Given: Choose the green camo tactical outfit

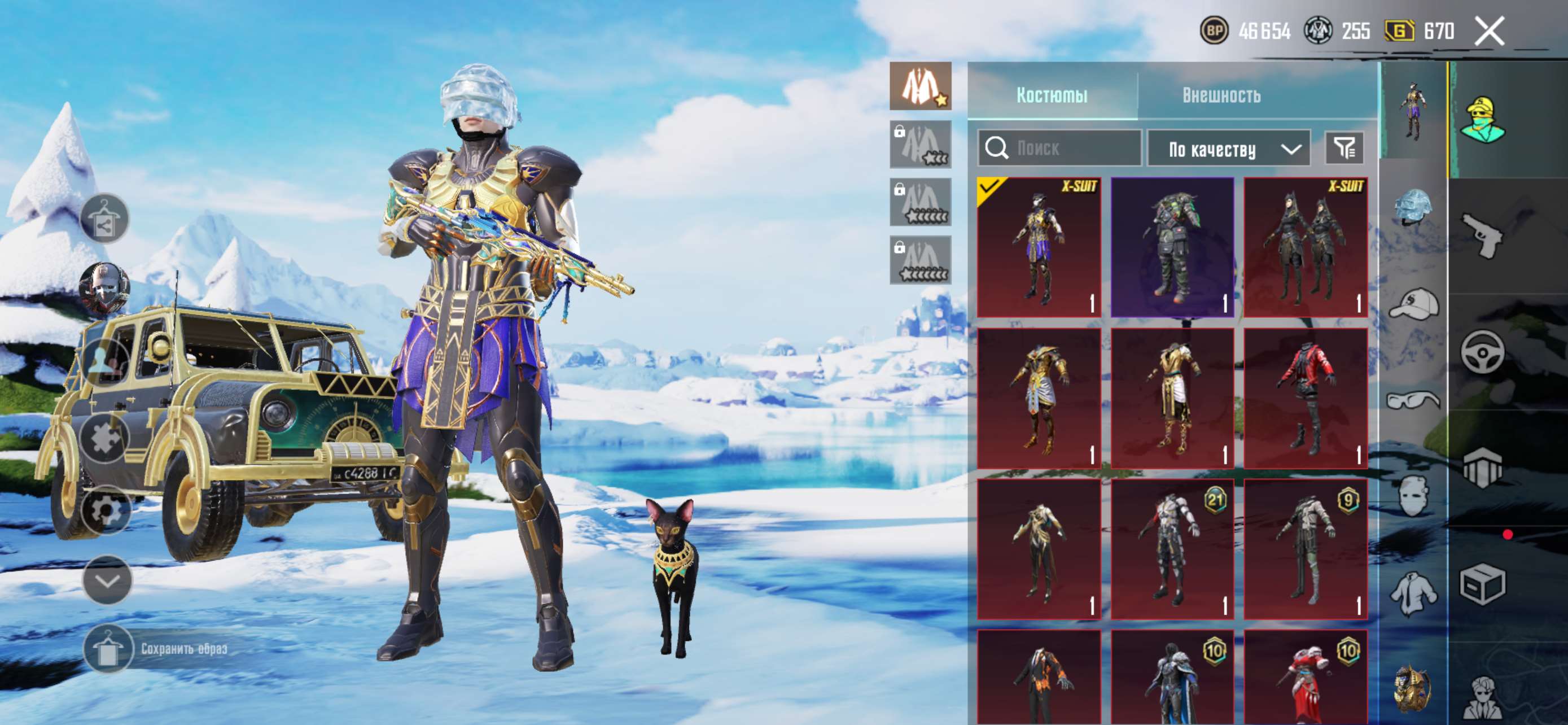Looking at the screenshot, I should (1172, 247).
